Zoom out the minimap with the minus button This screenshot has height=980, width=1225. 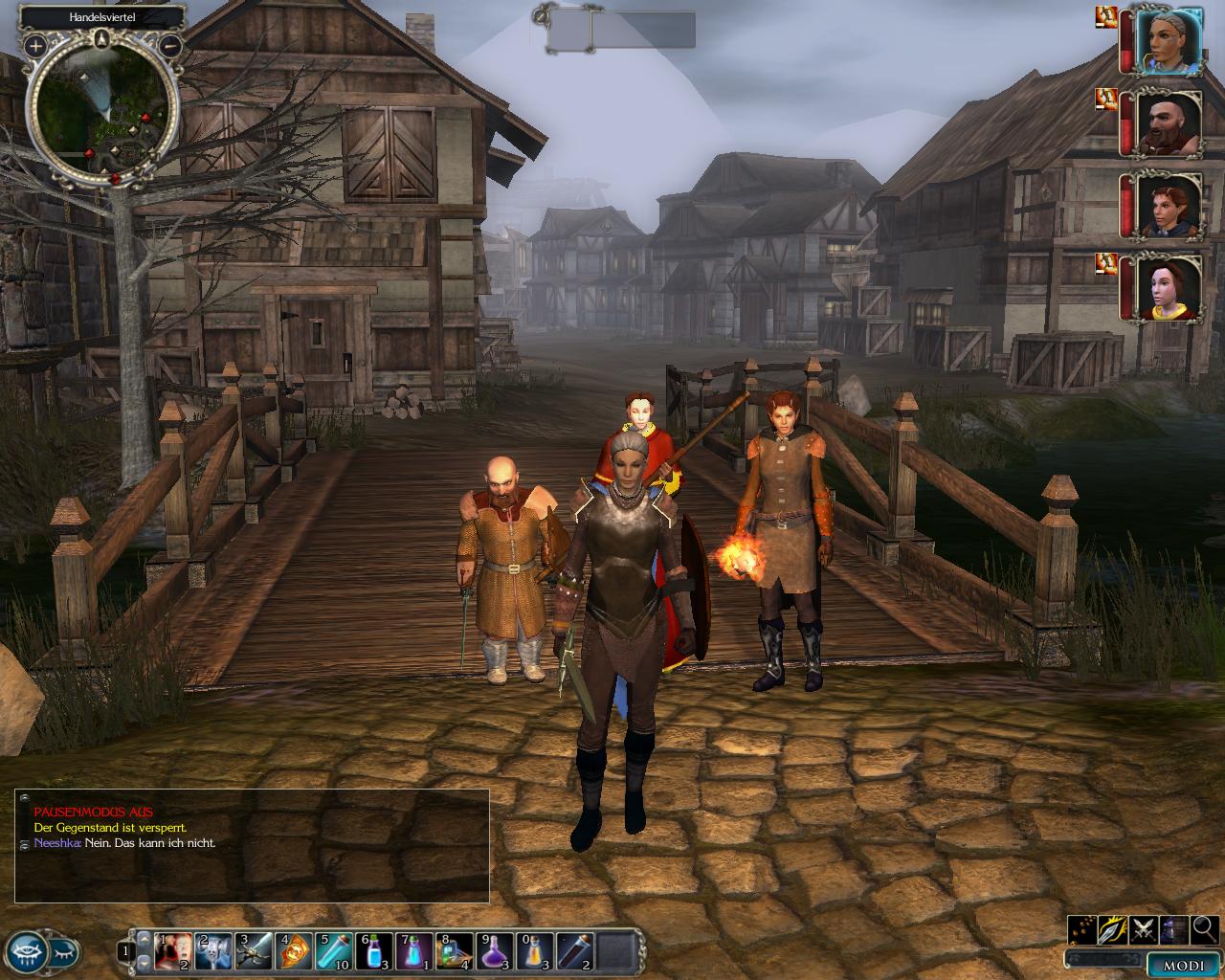(x=169, y=44)
